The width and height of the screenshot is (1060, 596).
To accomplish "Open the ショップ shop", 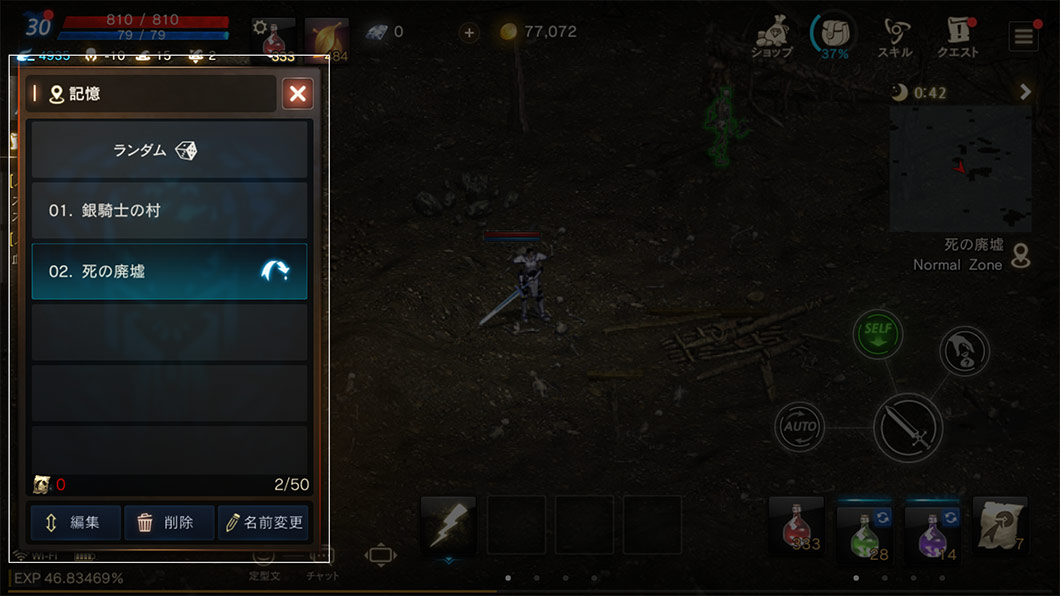I will tap(771, 38).
